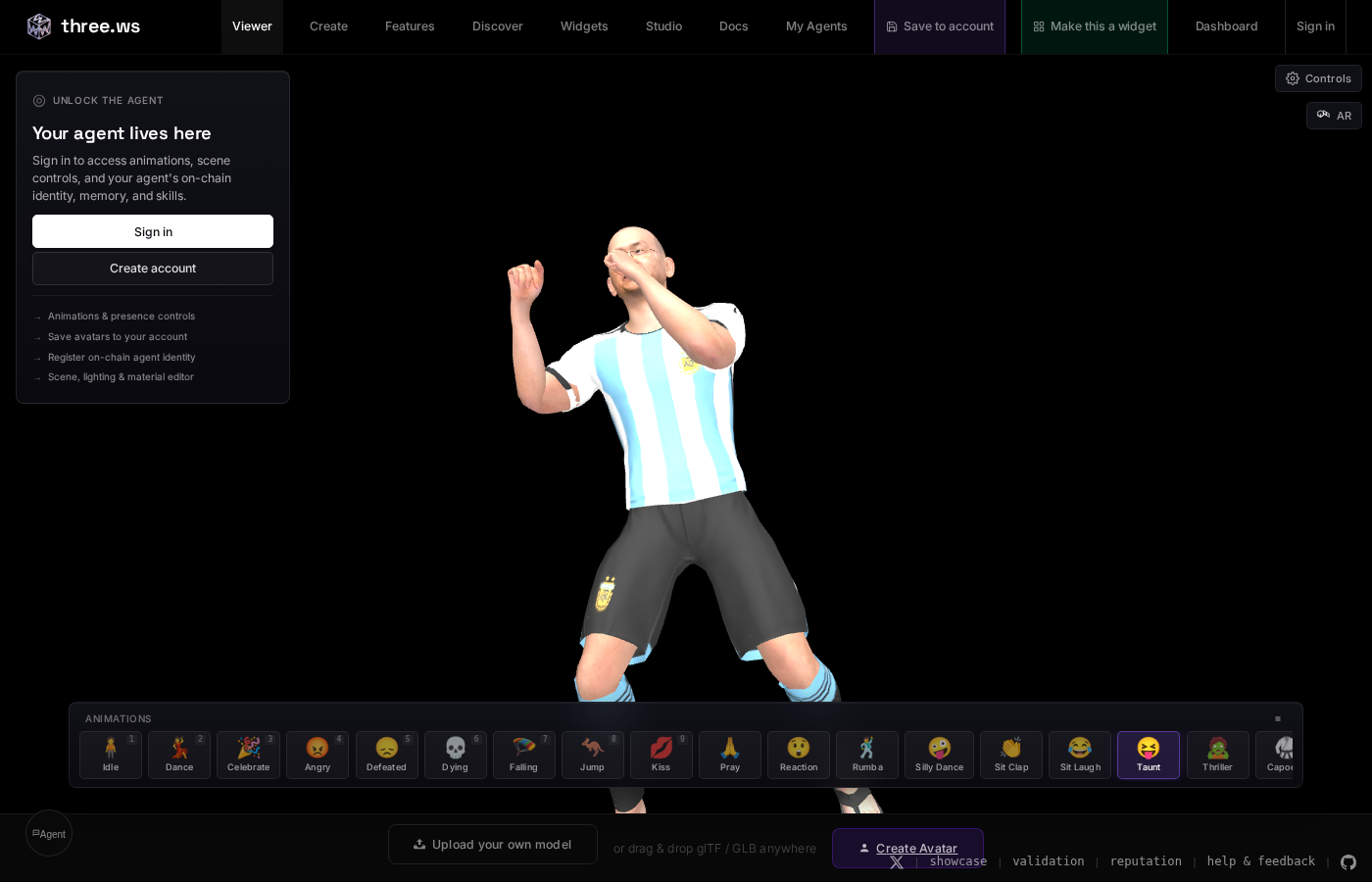The height and width of the screenshot is (882, 1372).
Task: Open the My Agents menu
Action: tap(816, 26)
